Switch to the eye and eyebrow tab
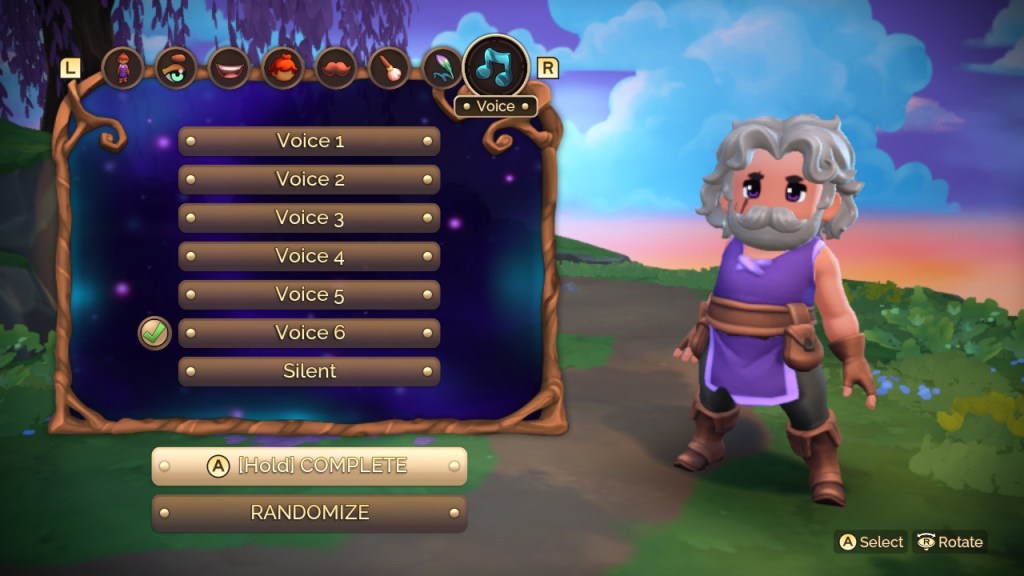The width and height of the screenshot is (1024, 576). 176,69
